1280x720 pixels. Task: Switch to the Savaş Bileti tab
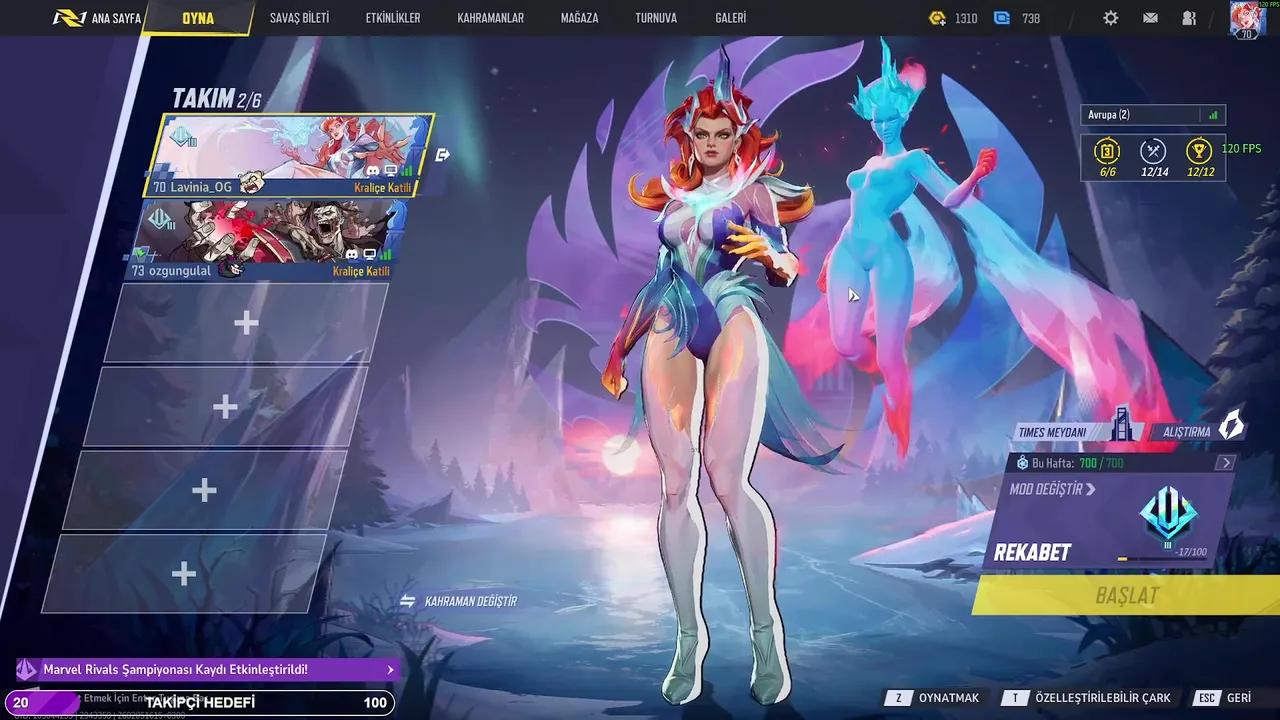300,17
